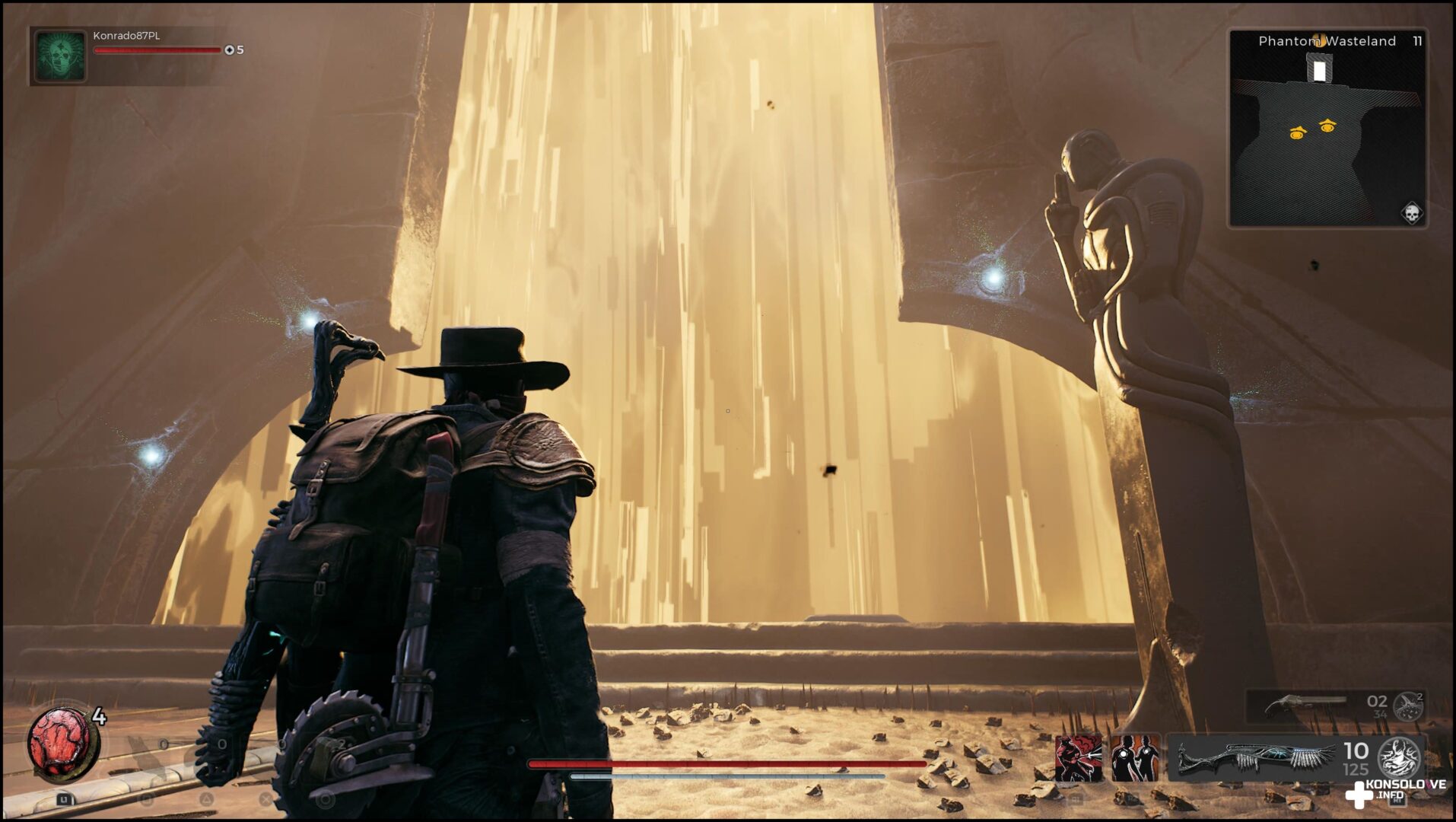Activate the two glowing silhouettes skill
Image resolution: width=1456 pixels, height=822 pixels.
pos(1134,759)
